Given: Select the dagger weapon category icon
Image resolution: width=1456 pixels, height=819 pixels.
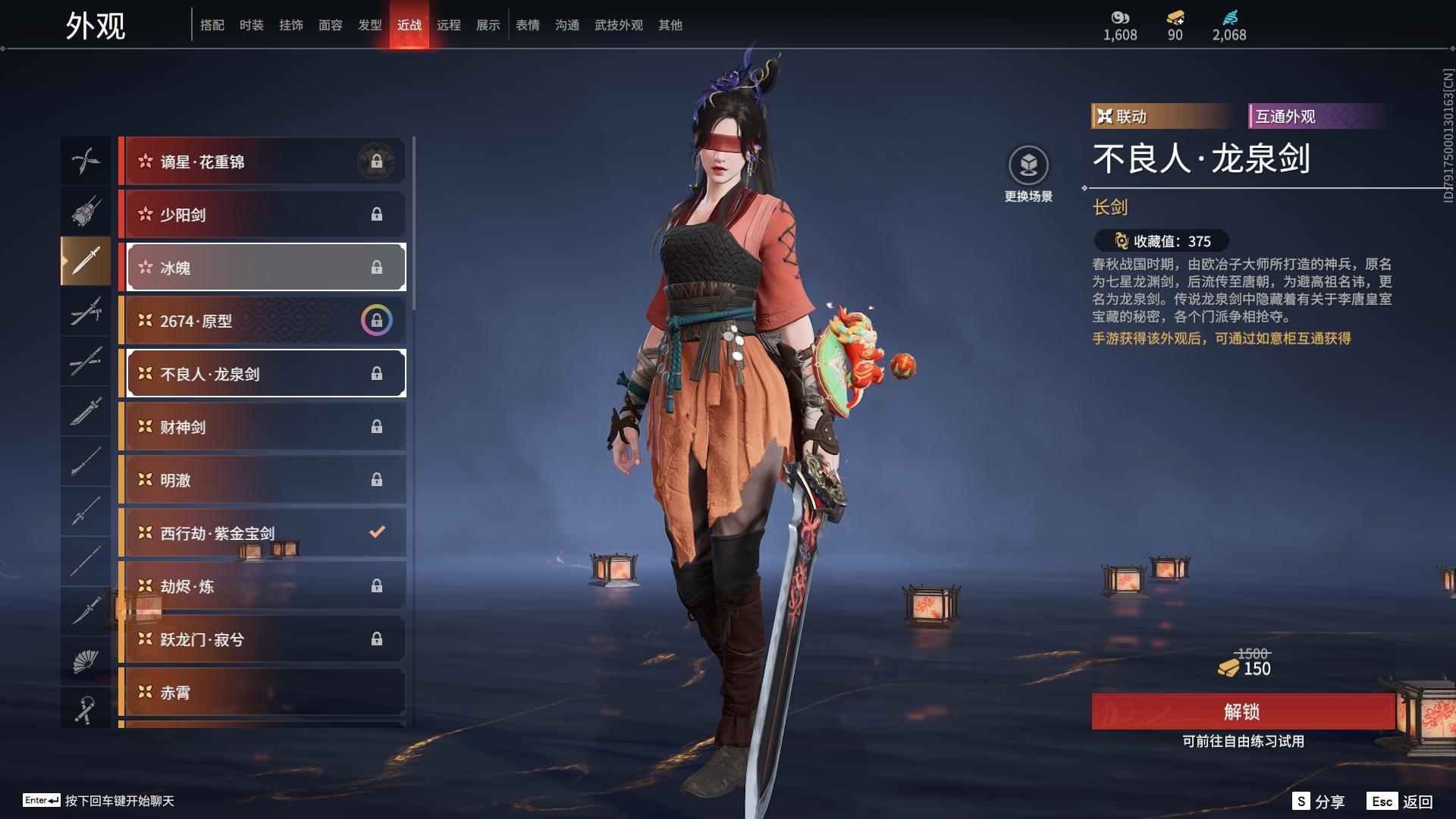Looking at the screenshot, I should (x=86, y=612).
